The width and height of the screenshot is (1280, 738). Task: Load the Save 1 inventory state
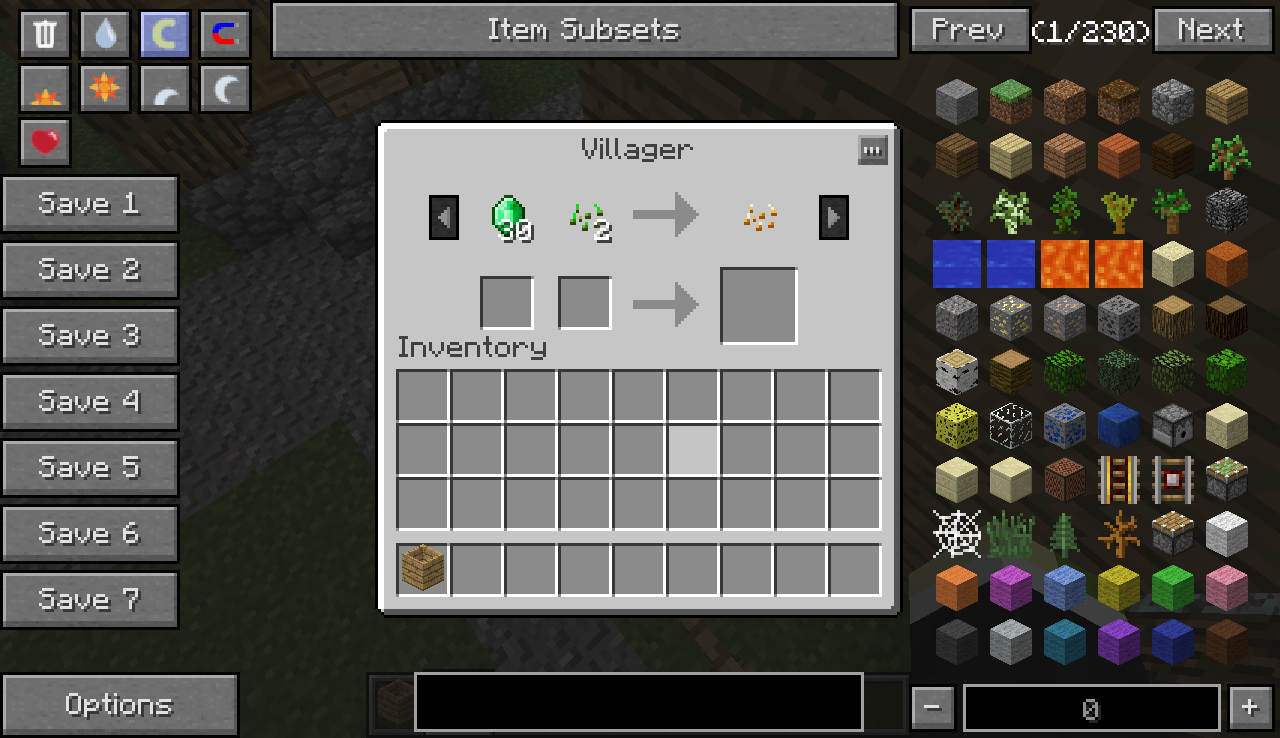pos(90,204)
